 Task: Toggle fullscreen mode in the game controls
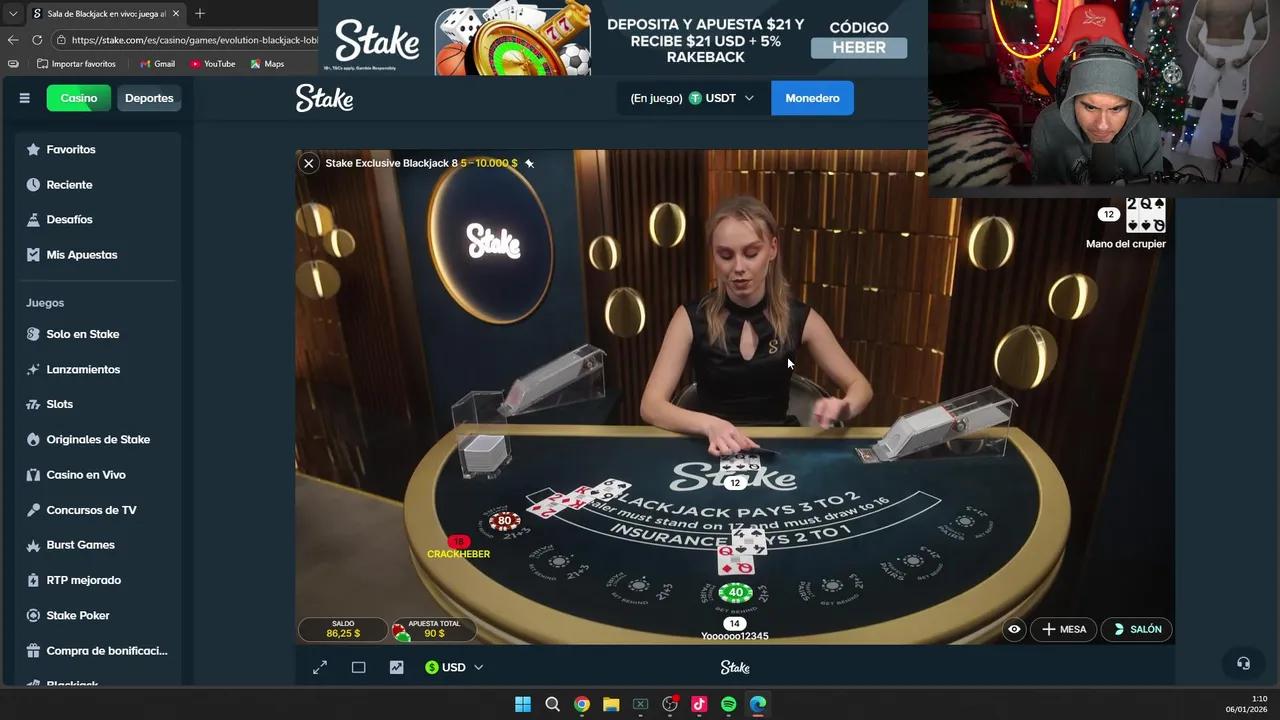(320, 667)
